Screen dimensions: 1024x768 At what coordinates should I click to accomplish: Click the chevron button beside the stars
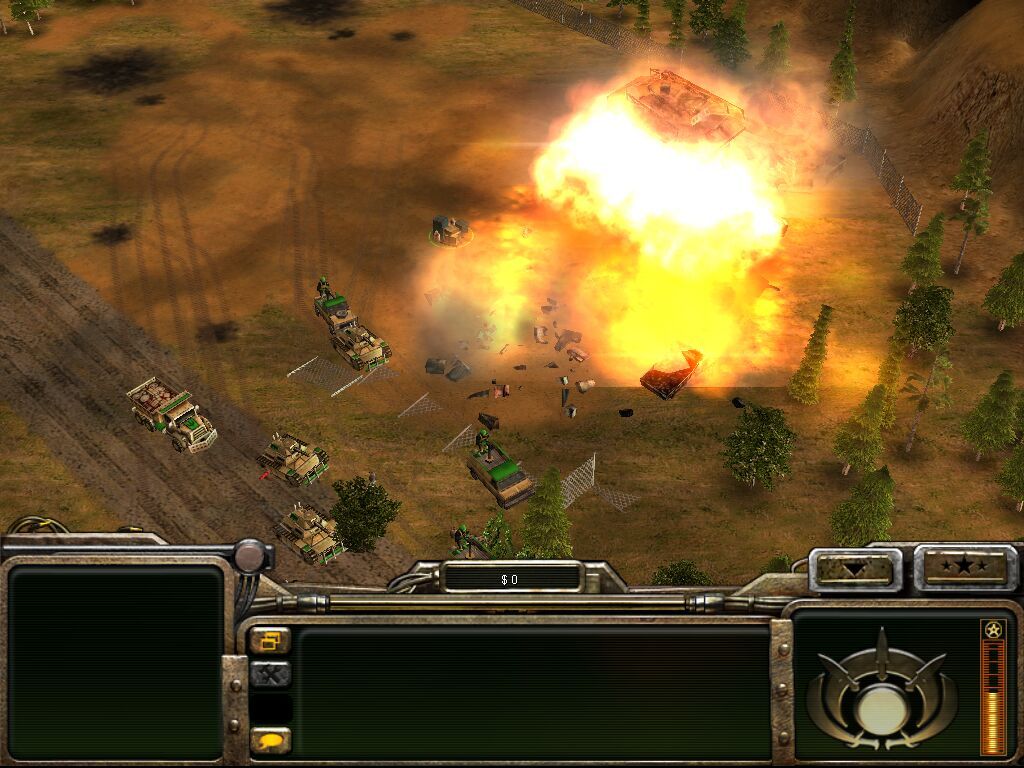click(x=854, y=570)
